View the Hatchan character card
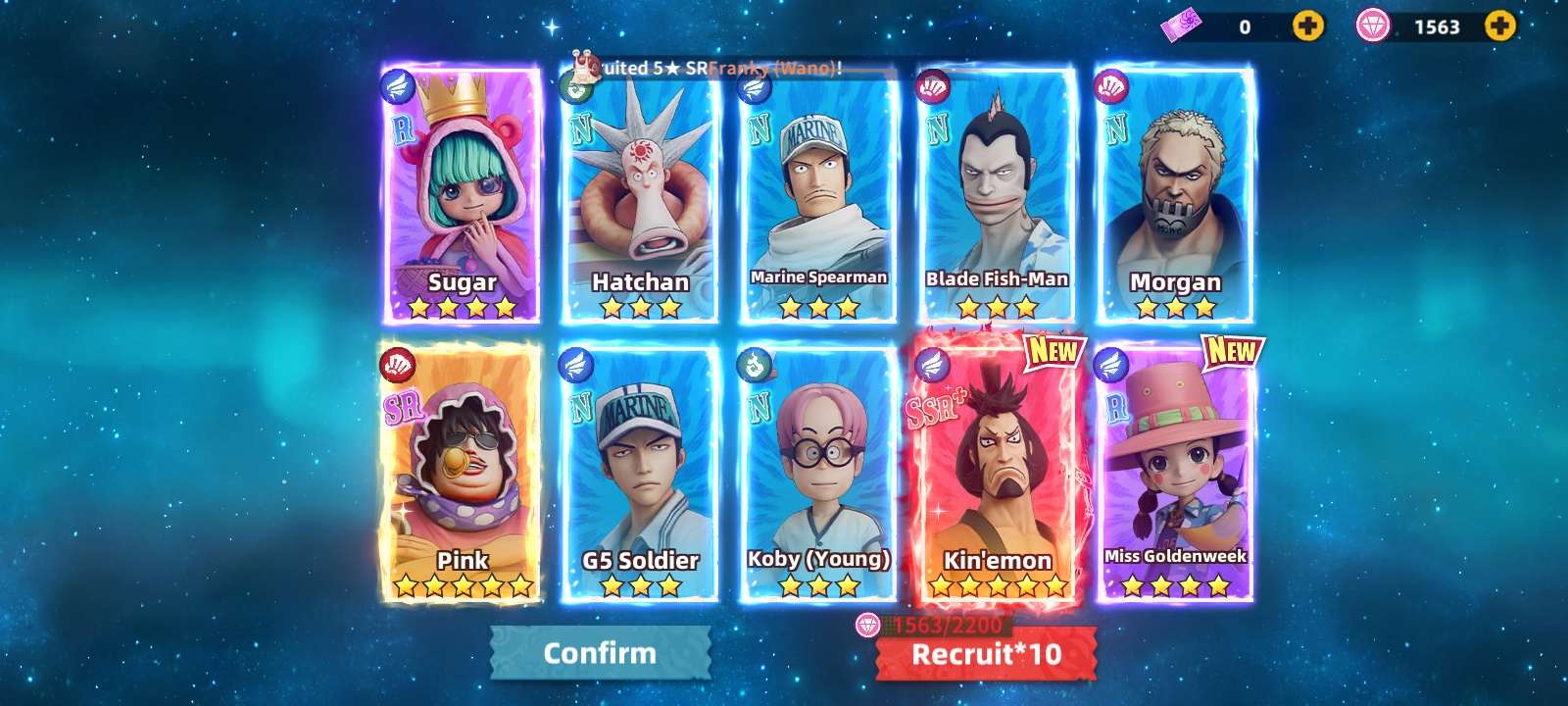 640,196
